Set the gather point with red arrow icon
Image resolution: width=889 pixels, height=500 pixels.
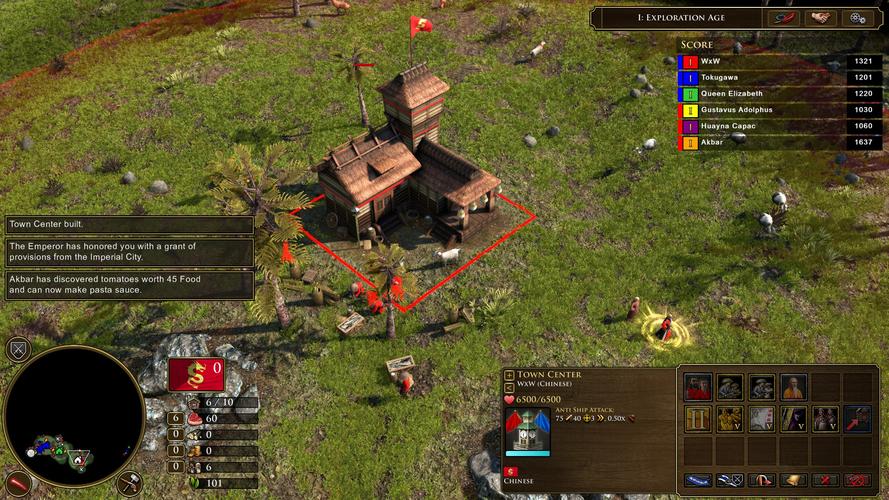coord(857,419)
